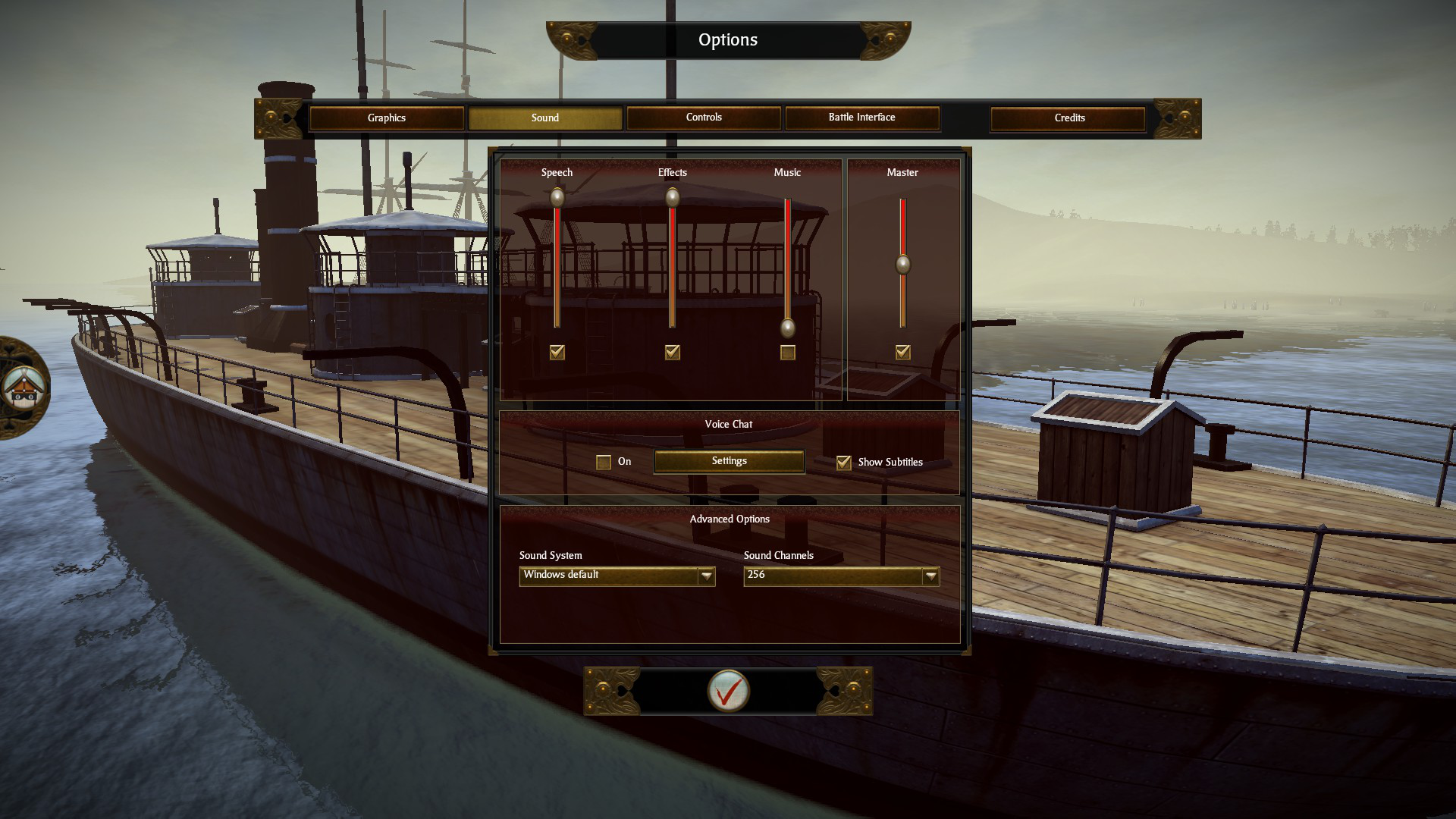
Task: Toggle the Master sound checkbox
Action: click(x=902, y=353)
